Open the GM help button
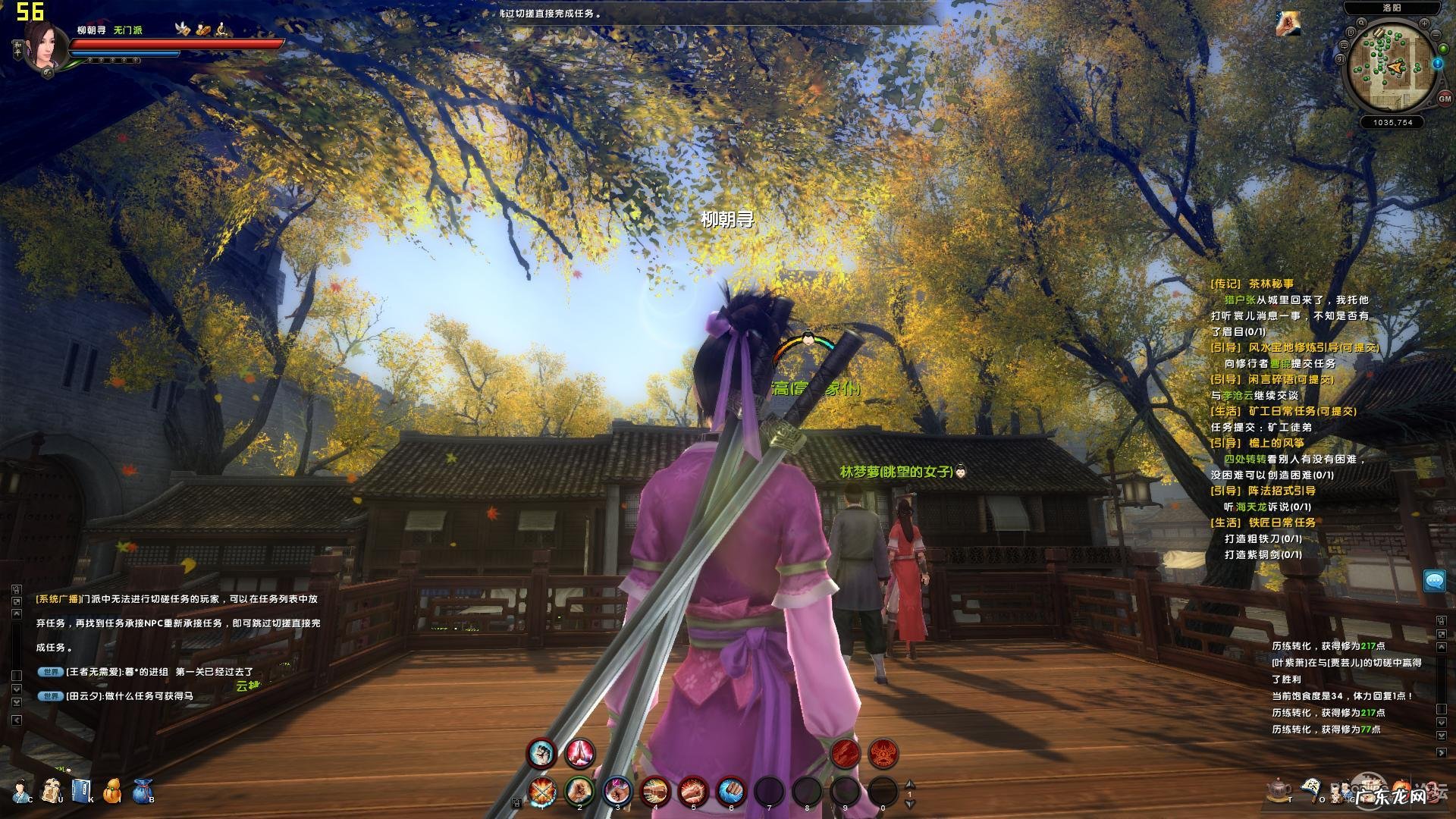 pyautogui.click(x=1444, y=99)
